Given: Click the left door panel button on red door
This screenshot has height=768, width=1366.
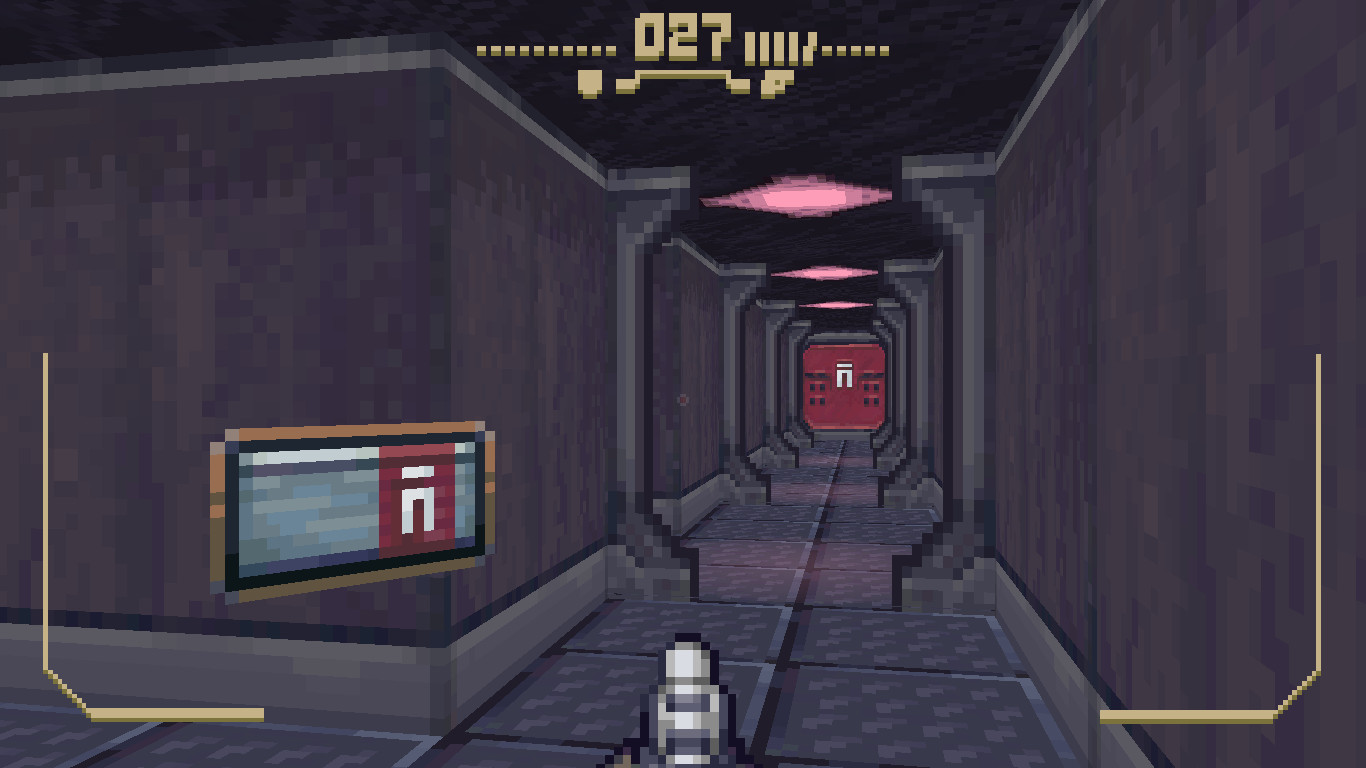Looking at the screenshot, I should click(816, 392).
